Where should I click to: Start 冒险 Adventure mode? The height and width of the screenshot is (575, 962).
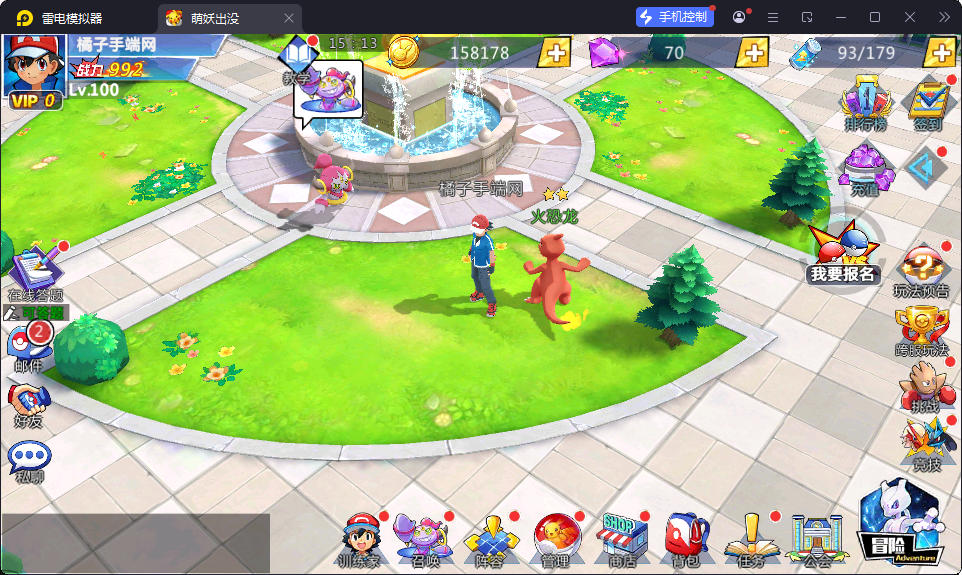pos(900,522)
